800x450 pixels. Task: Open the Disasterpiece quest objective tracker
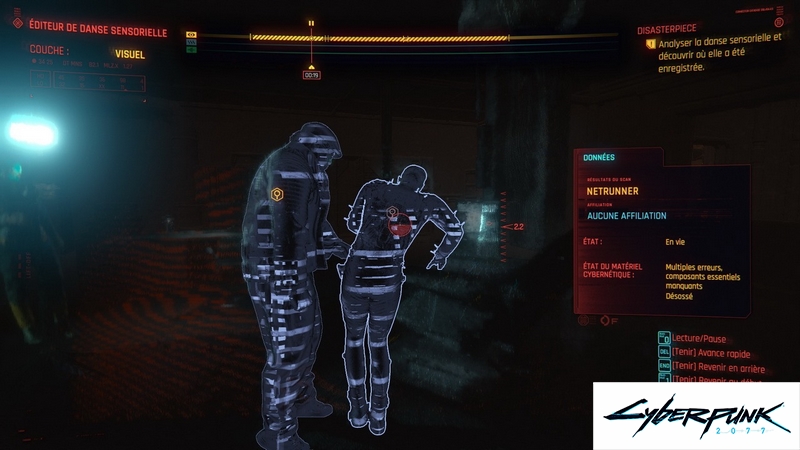pyautogui.click(x=672, y=29)
